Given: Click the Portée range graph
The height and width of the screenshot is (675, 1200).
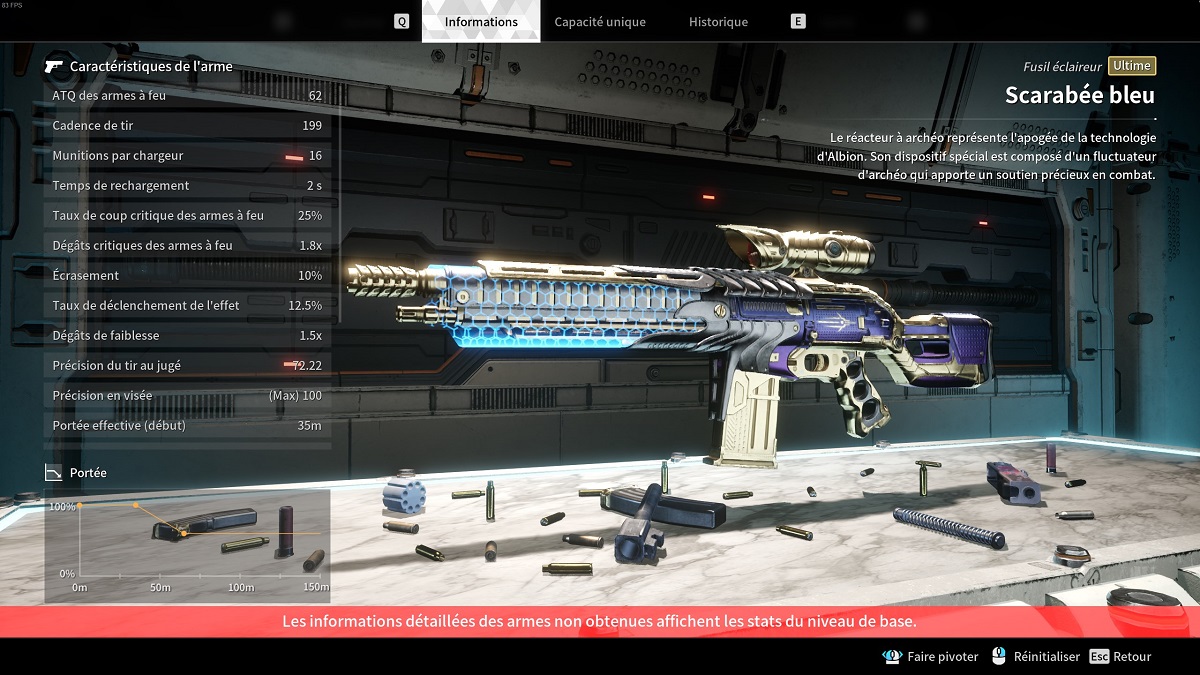Looking at the screenshot, I should point(187,545).
